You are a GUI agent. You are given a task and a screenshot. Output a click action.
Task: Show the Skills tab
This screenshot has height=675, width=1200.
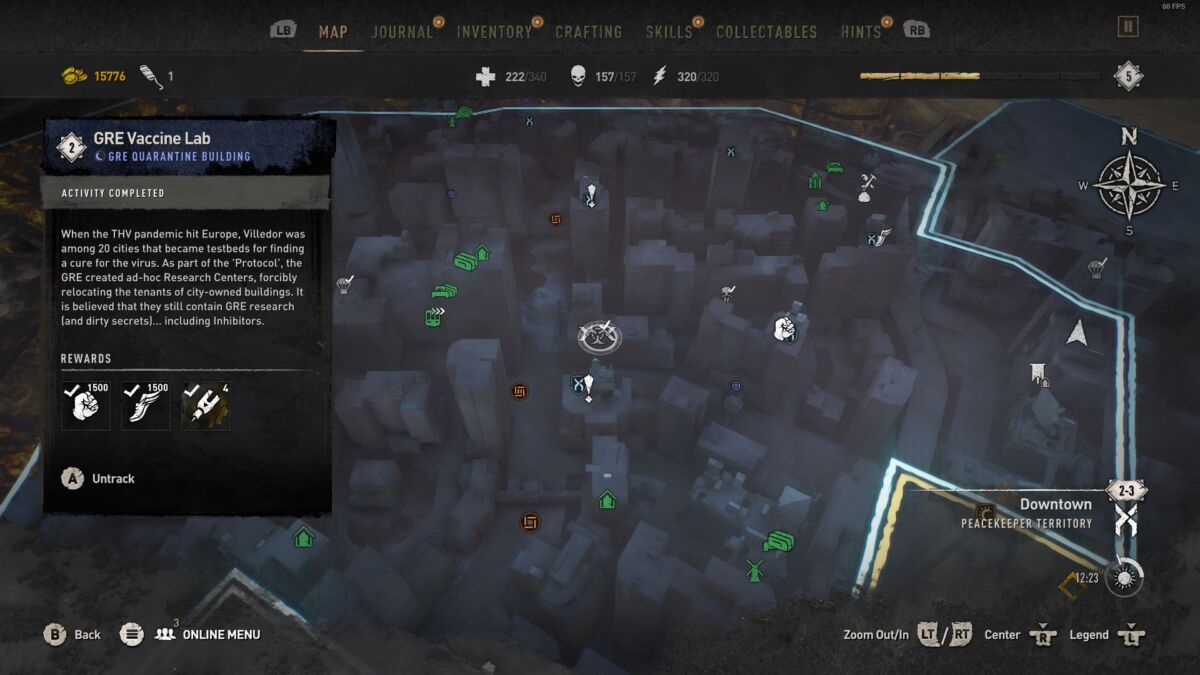click(x=669, y=32)
